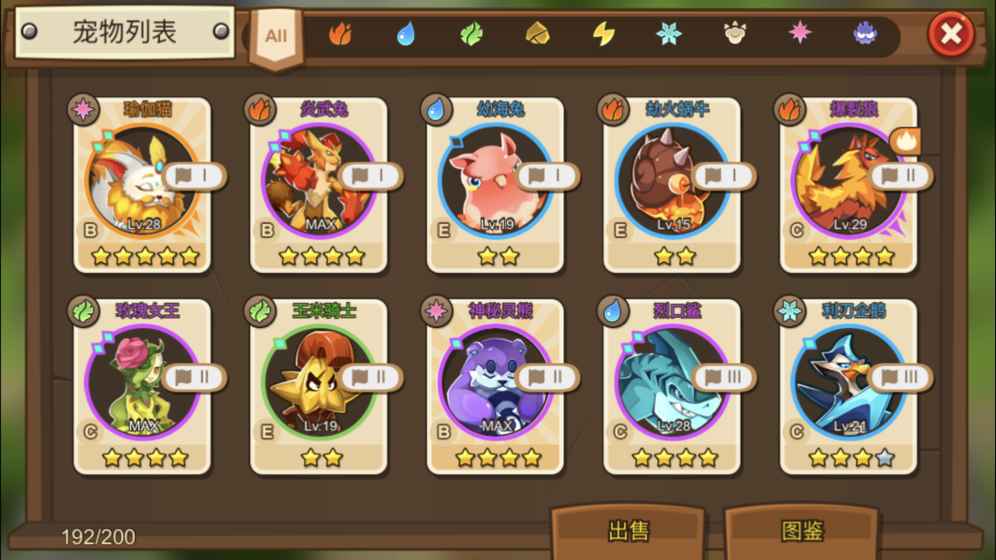
Task: Open the 出售 sell button
Action: coord(628,530)
